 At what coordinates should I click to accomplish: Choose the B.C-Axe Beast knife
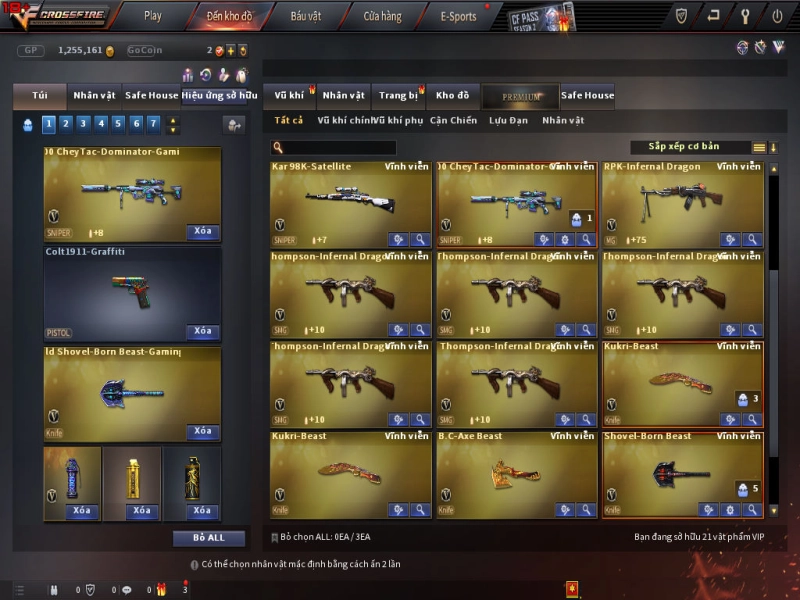(516, 471)
